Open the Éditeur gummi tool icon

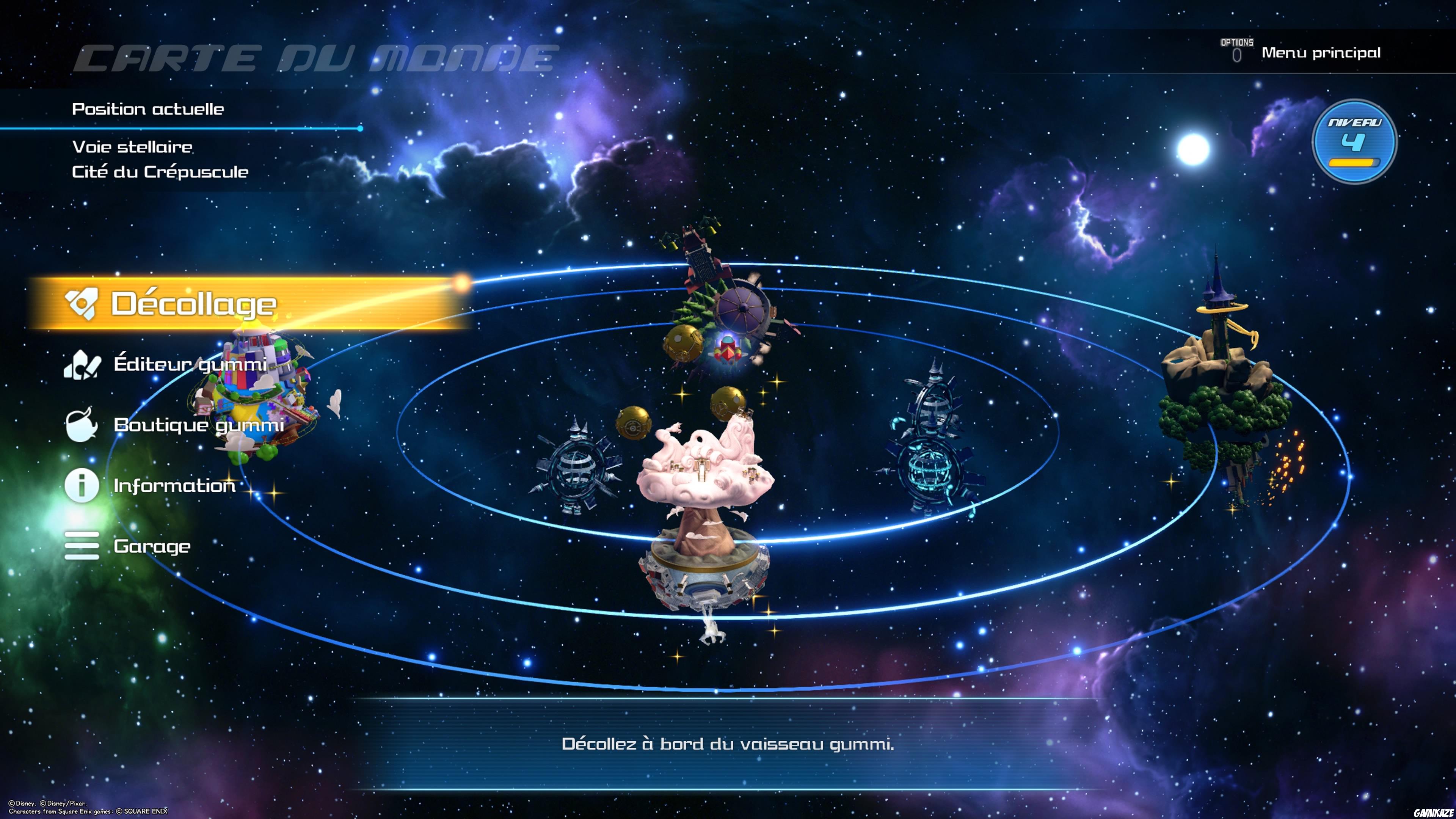pos(82,366)
